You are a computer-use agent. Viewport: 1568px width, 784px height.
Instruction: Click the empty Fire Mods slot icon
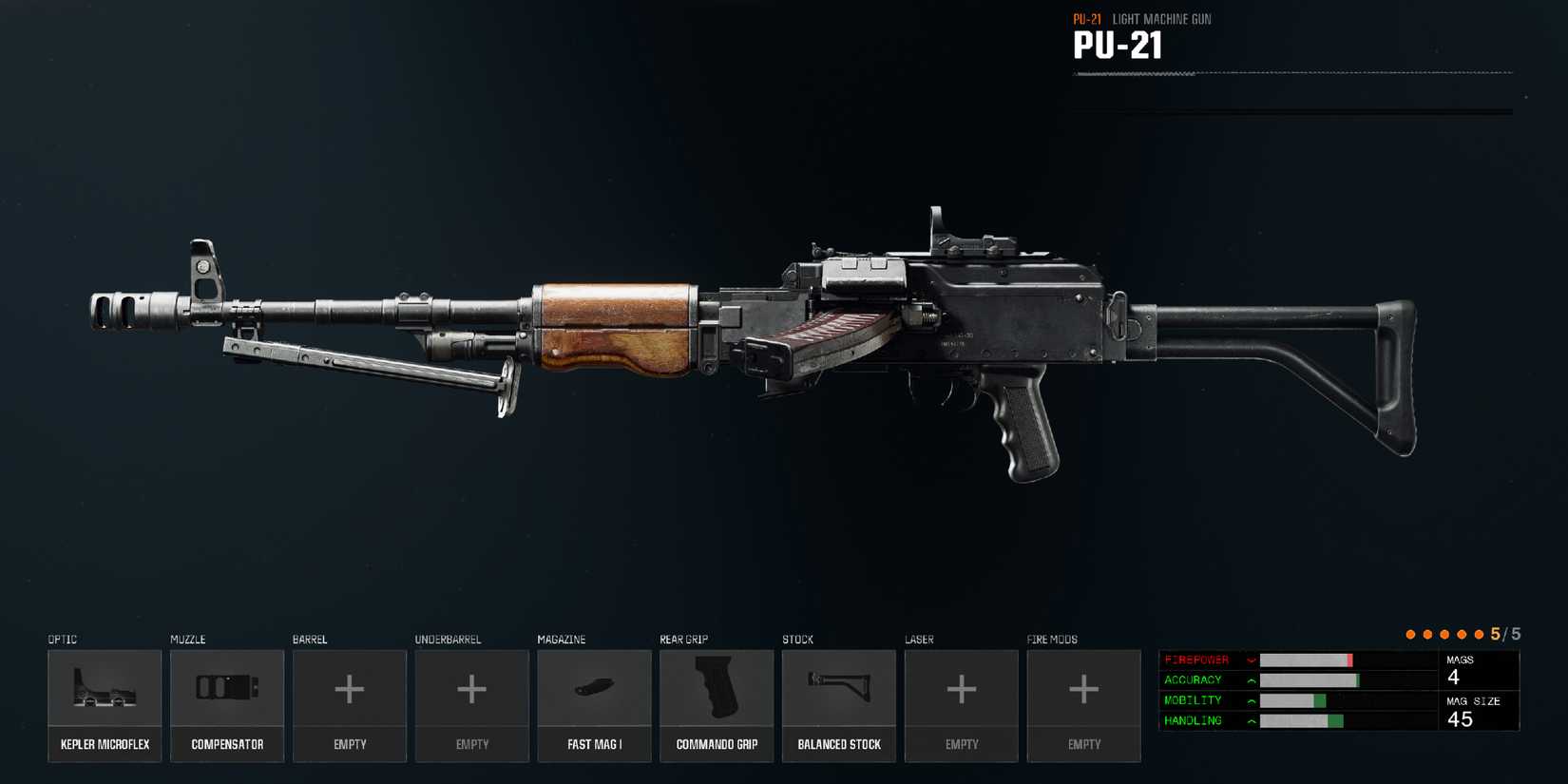[x=1083, y=689]
